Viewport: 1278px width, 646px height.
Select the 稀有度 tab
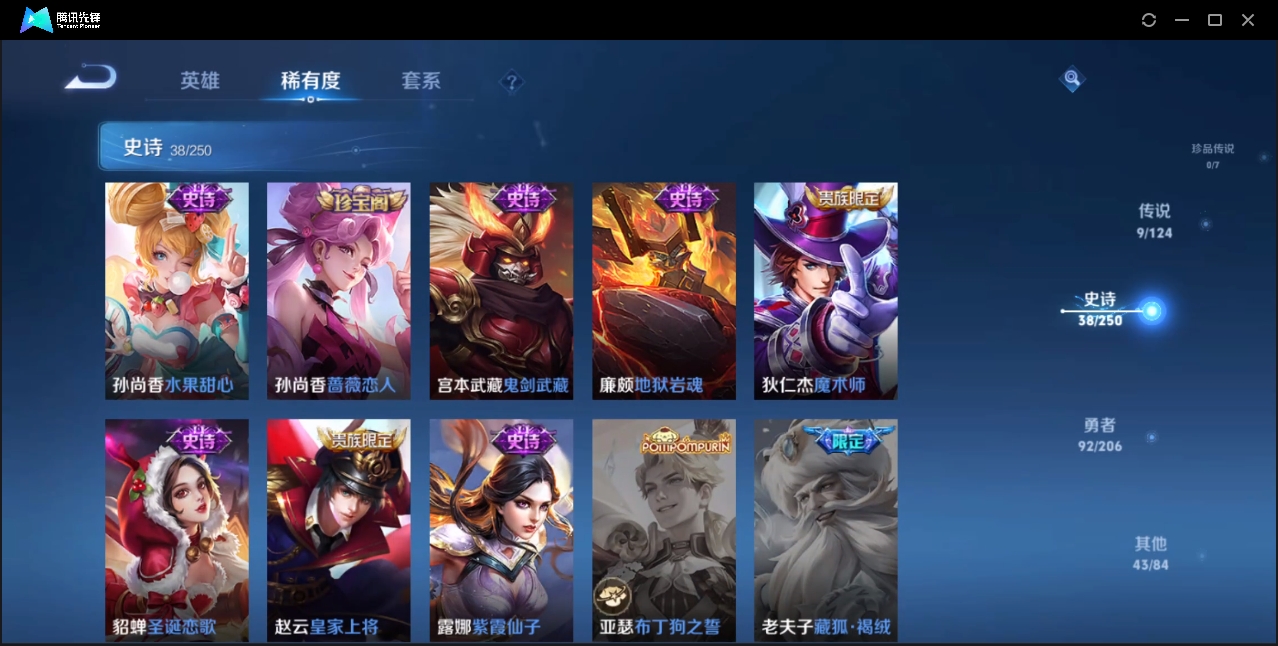click(310, 81)
